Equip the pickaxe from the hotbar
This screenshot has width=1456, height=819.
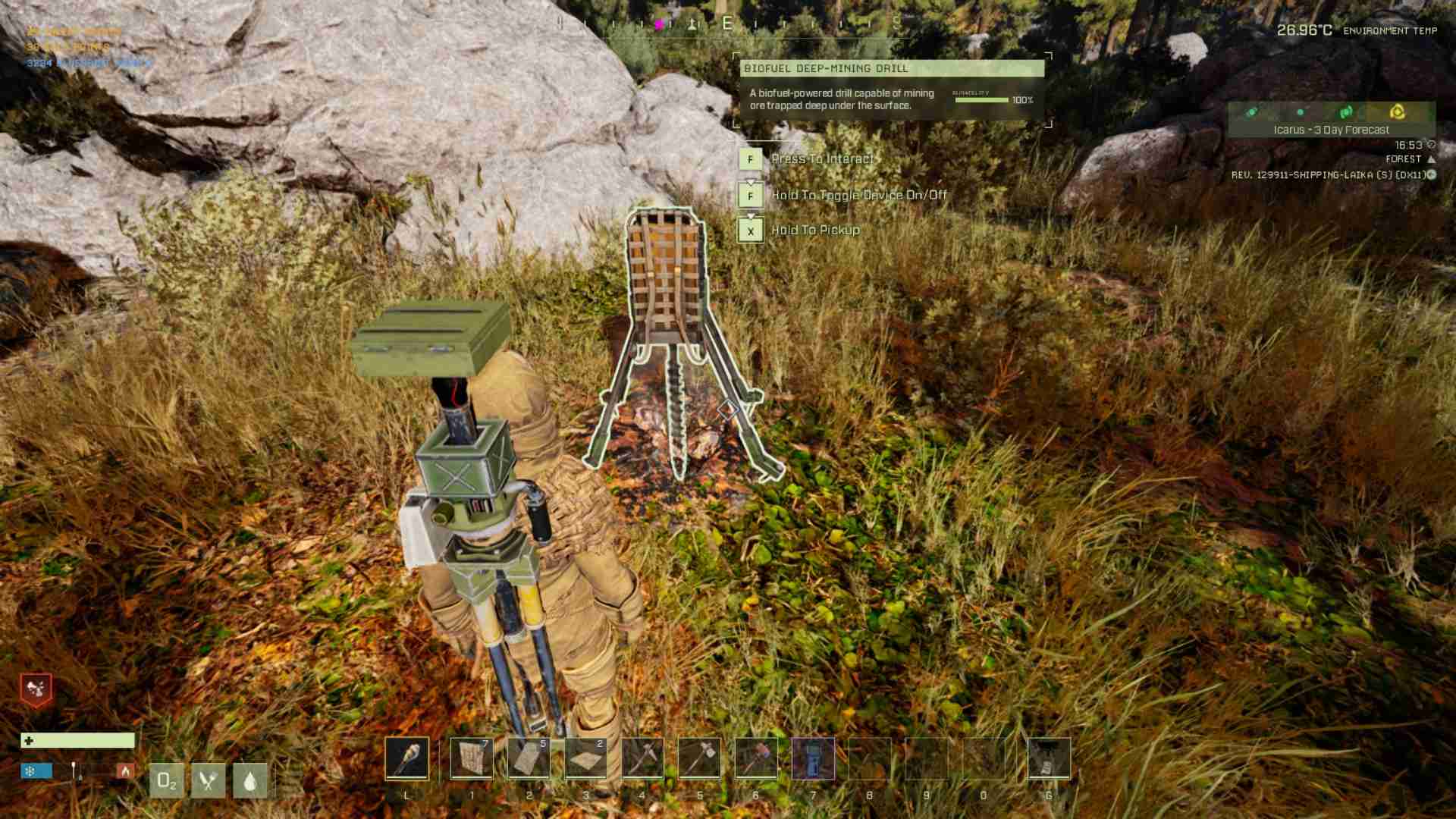[x=642, y=758]
